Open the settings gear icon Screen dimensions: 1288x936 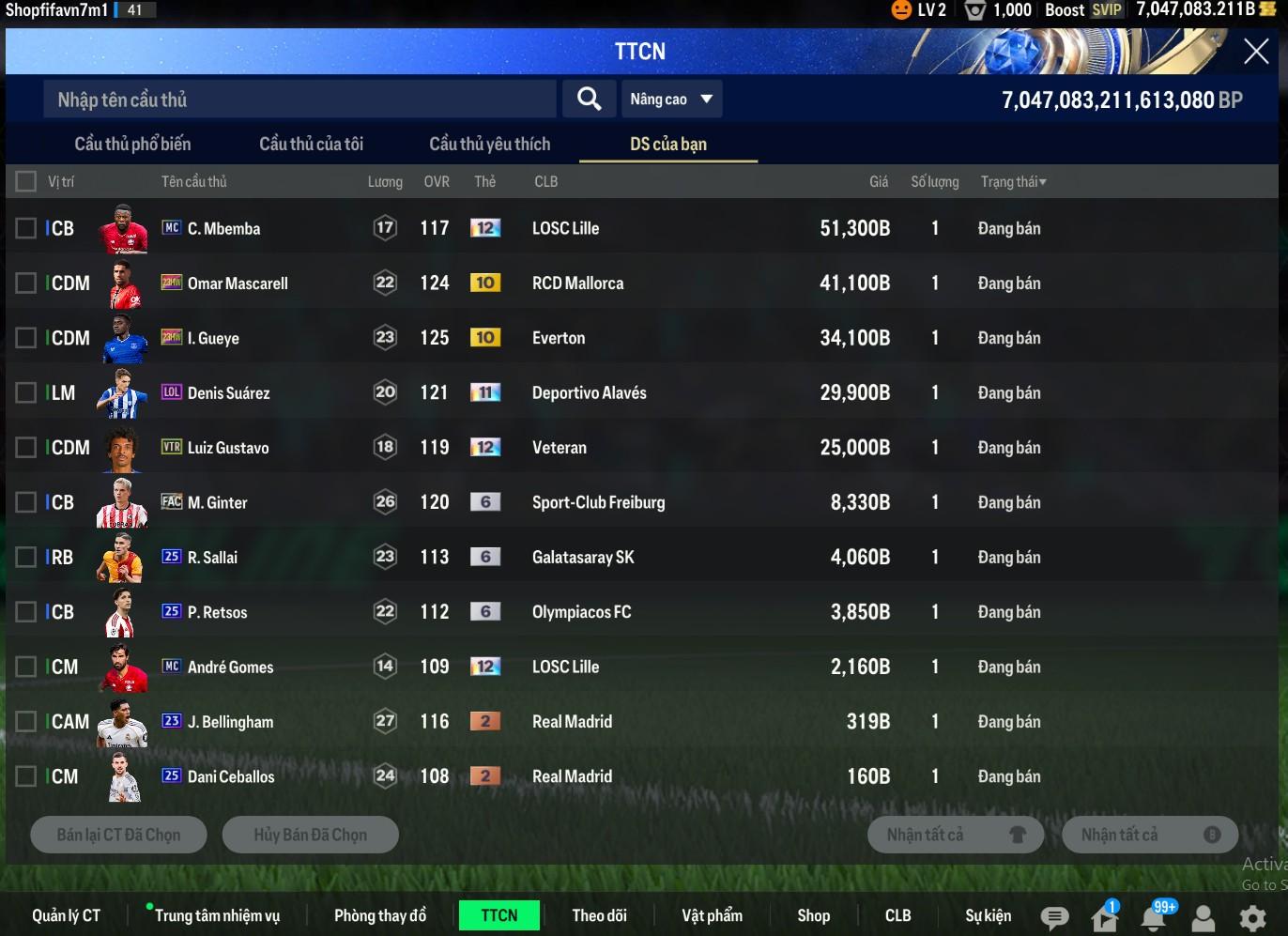tap(1252, 917)
